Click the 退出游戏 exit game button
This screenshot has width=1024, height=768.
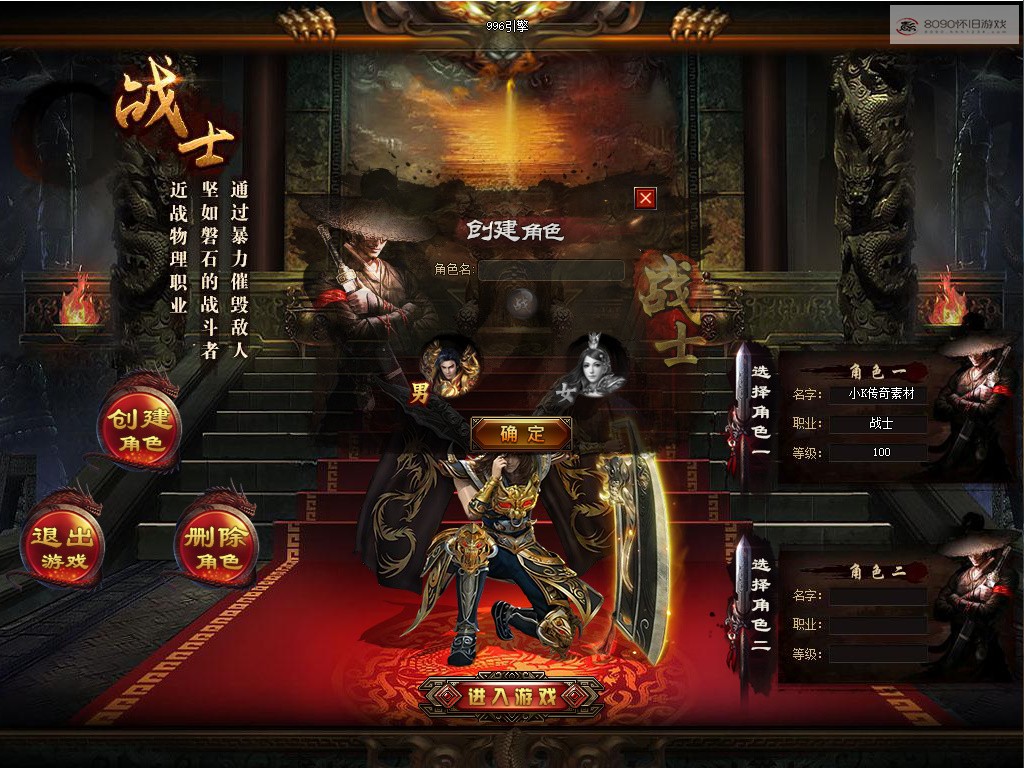click(x=64, y=546)
